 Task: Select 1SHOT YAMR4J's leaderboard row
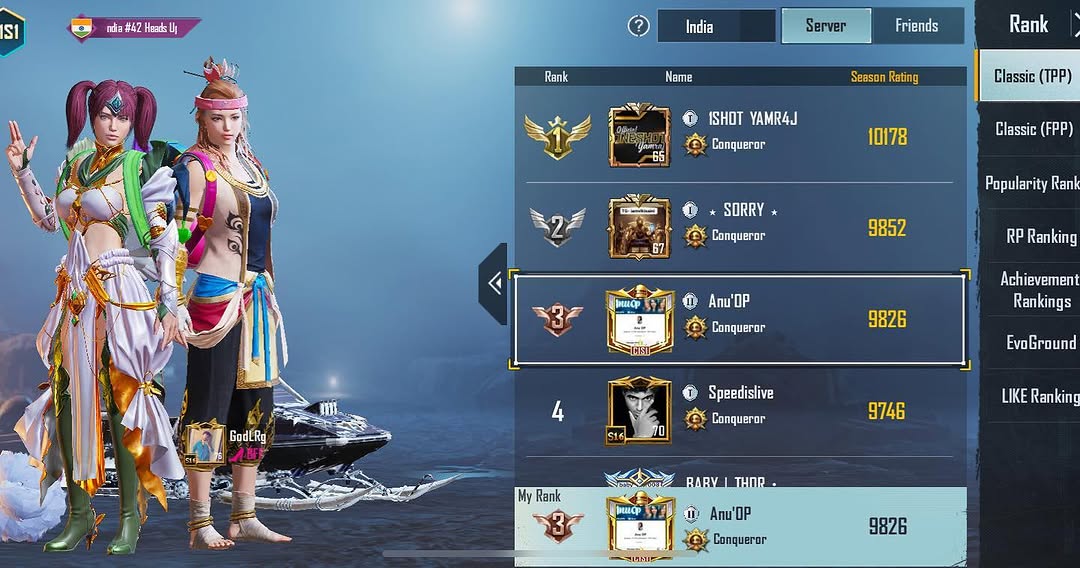pyautogui.click(x=740, y=136)
